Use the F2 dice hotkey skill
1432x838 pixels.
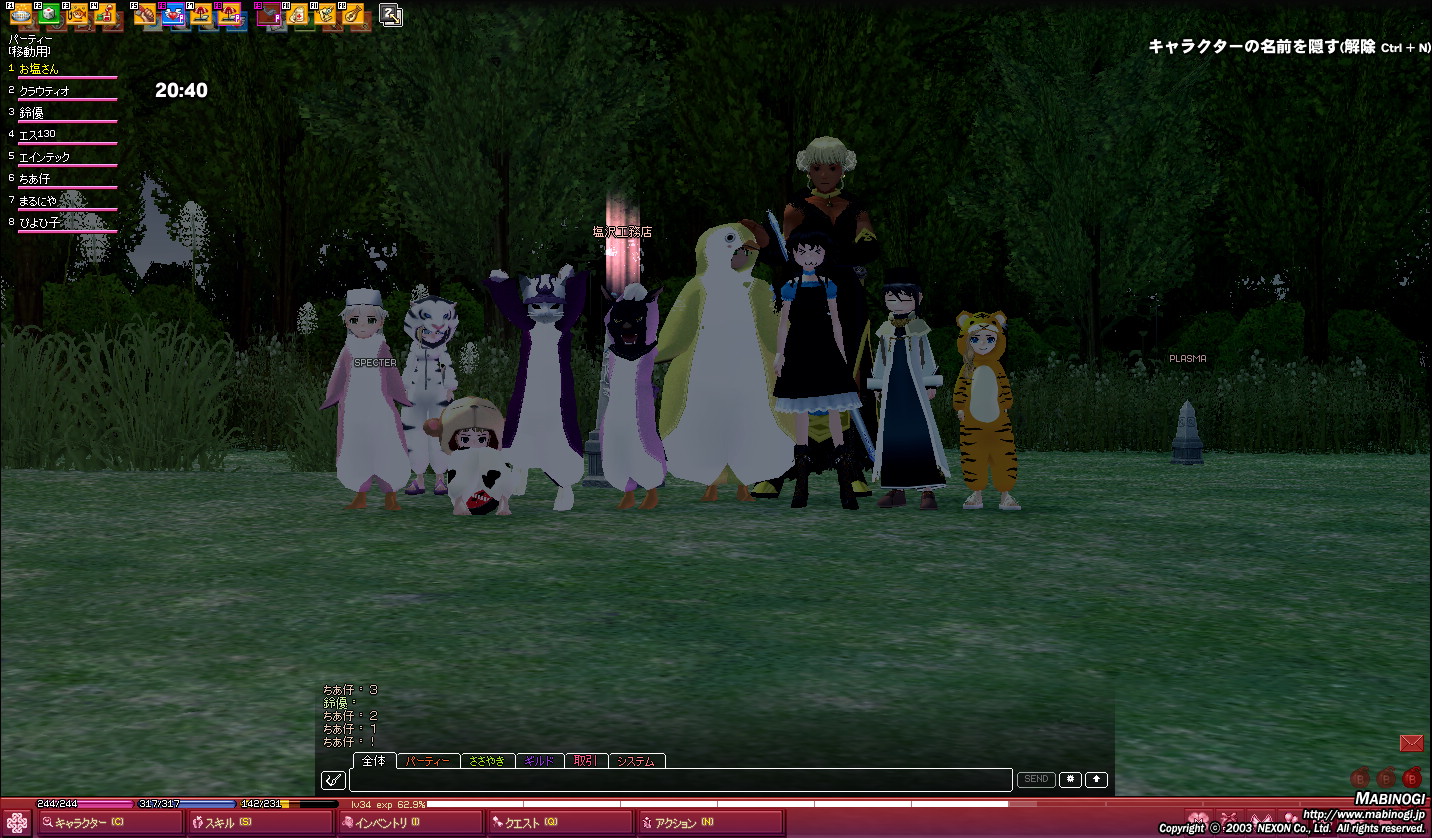click(x=47, y=14)
